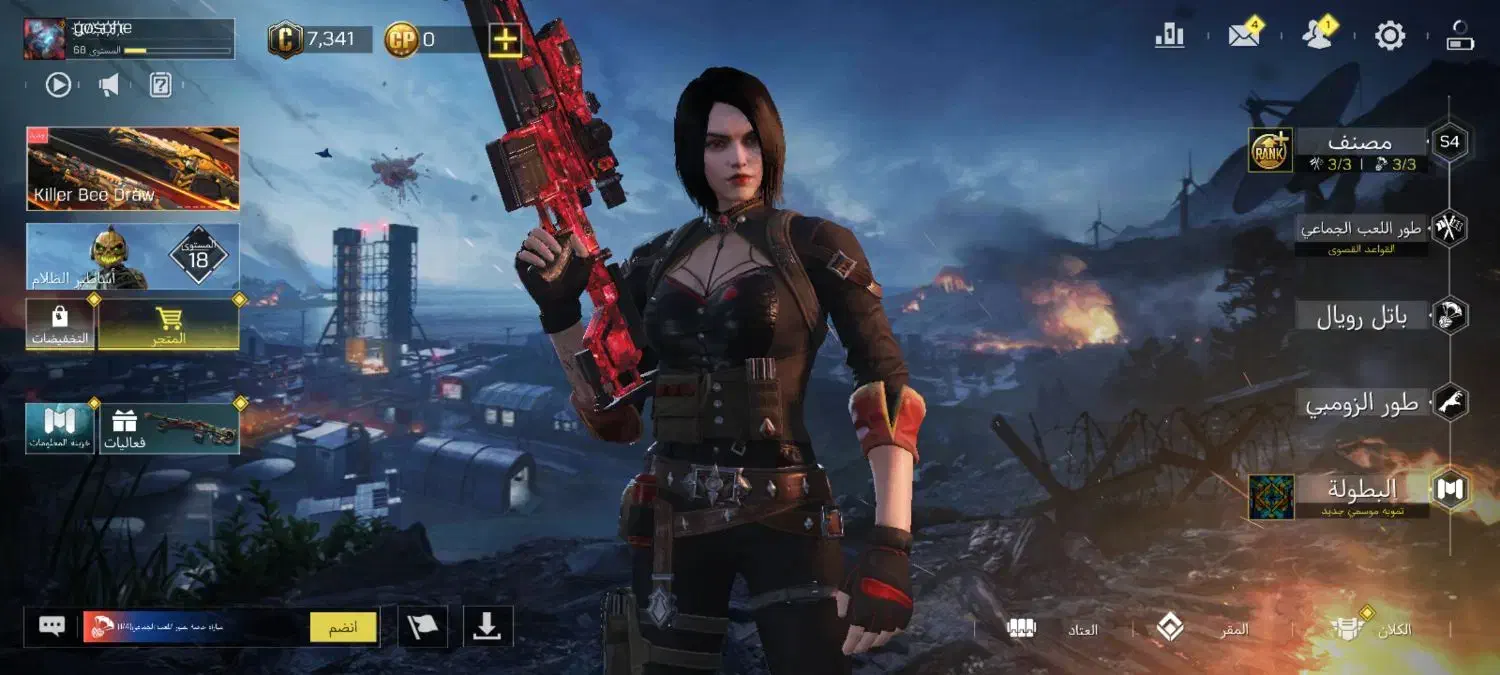Open the download manager icon
The image size is (1500, 675).
[x=487, y=626]
